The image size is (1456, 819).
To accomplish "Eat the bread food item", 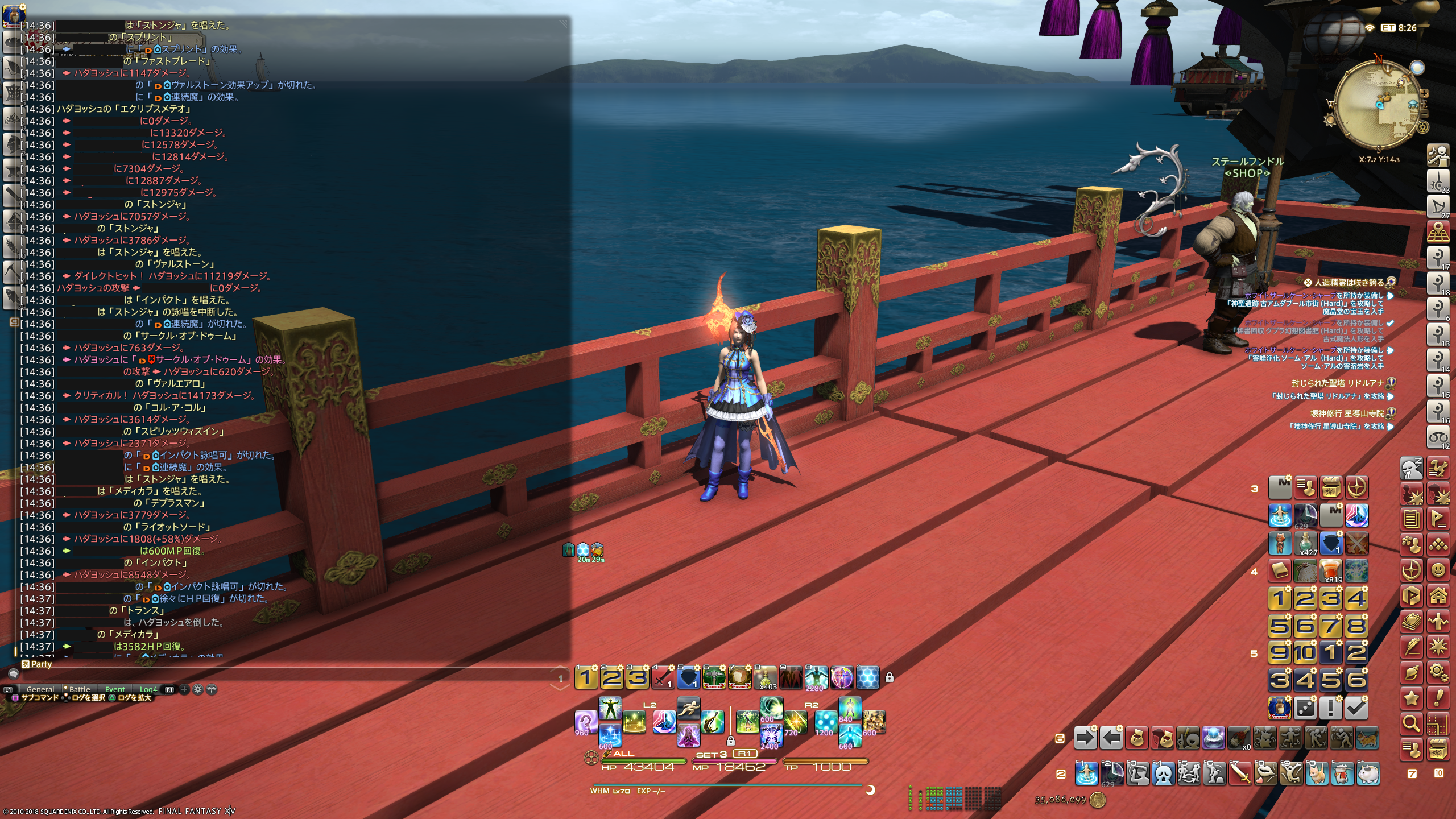I will [739, 677].
